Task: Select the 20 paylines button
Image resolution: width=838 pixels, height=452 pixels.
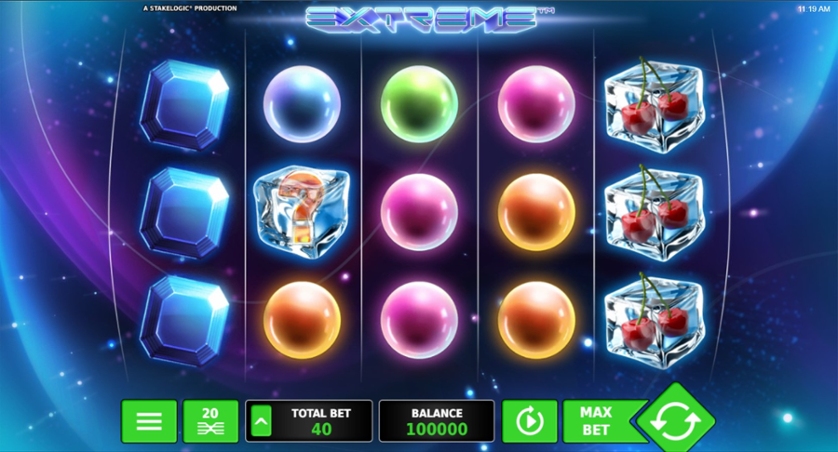Action: click(x=210, y=421)
